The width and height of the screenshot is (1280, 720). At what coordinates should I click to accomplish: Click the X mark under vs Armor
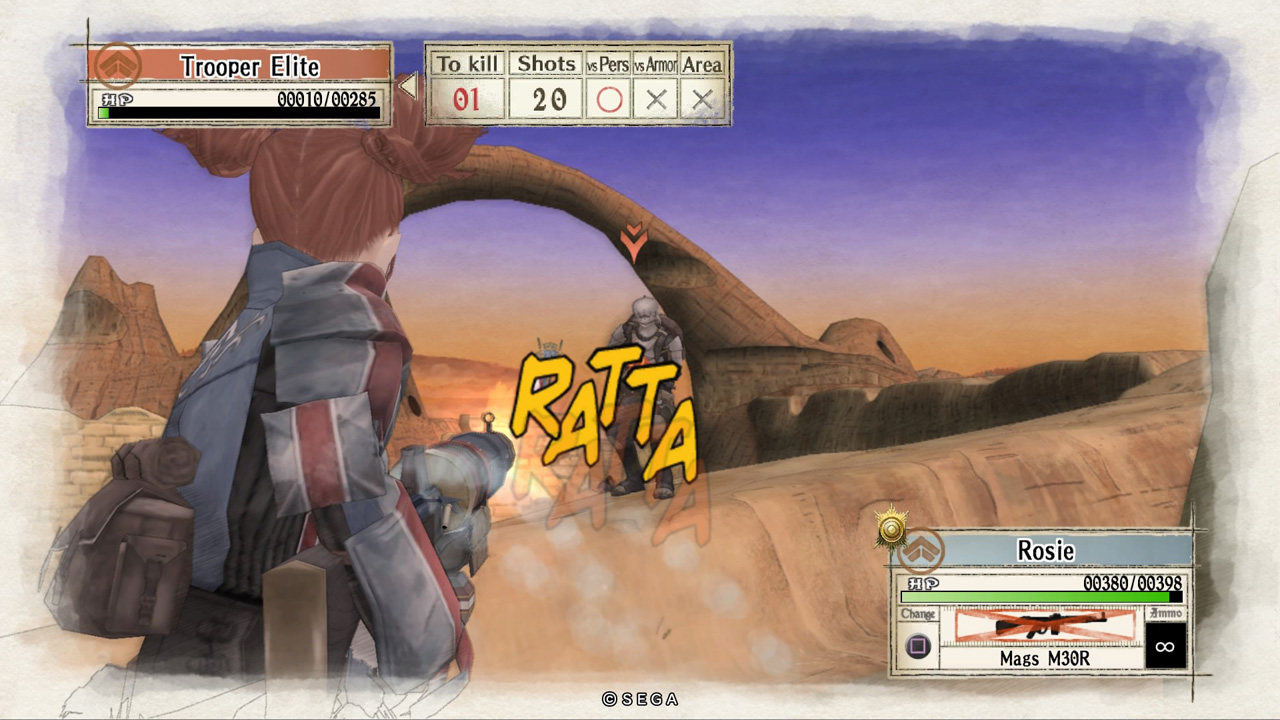(656, 100)
